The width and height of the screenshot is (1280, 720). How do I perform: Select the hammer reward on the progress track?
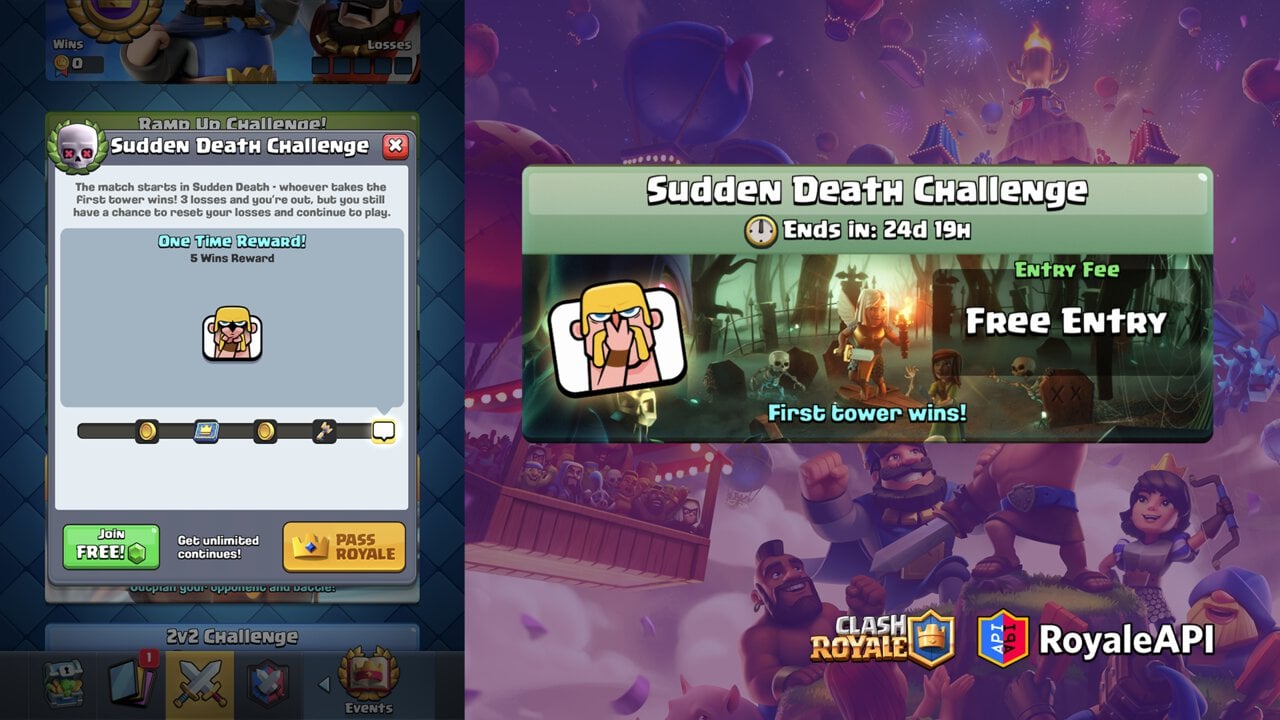click(324, 431)
